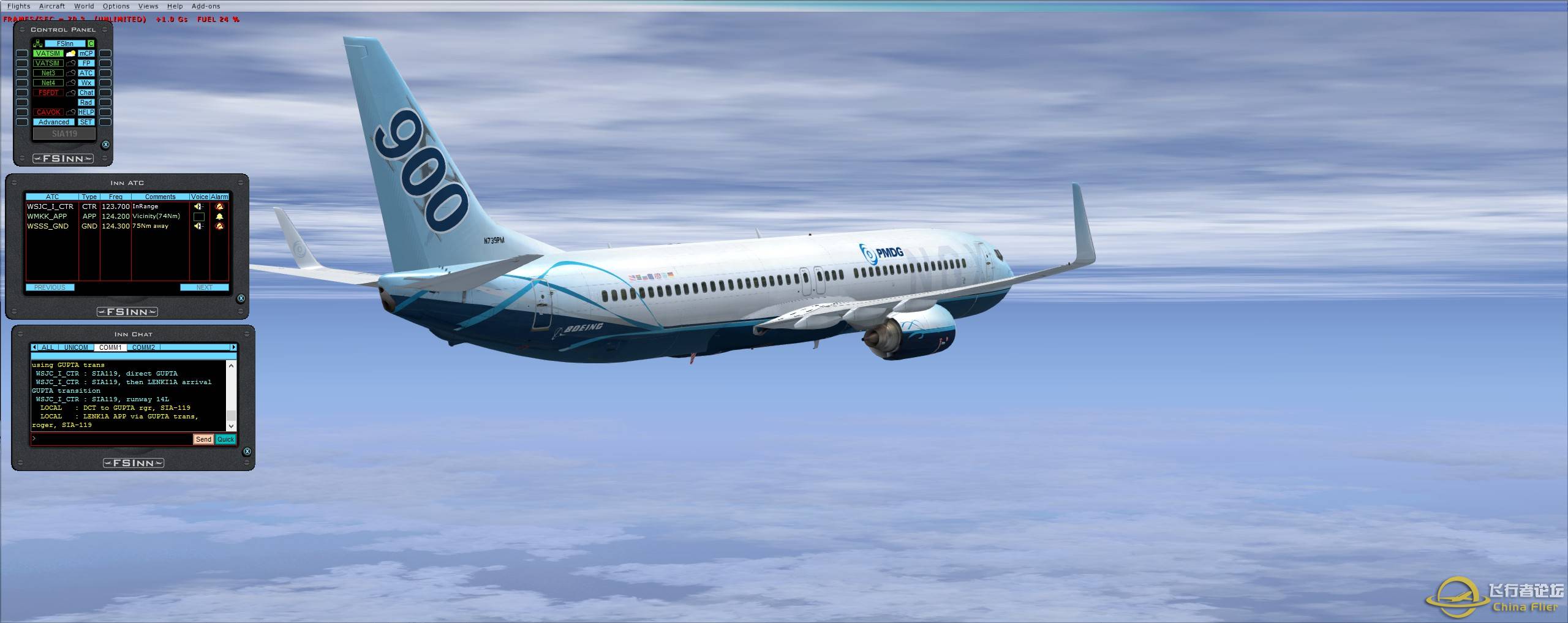This screenshot has height=623, width=1568.
Task: Select the mCP button on FSInn Control Panel
Action: [x=86, y=54]
